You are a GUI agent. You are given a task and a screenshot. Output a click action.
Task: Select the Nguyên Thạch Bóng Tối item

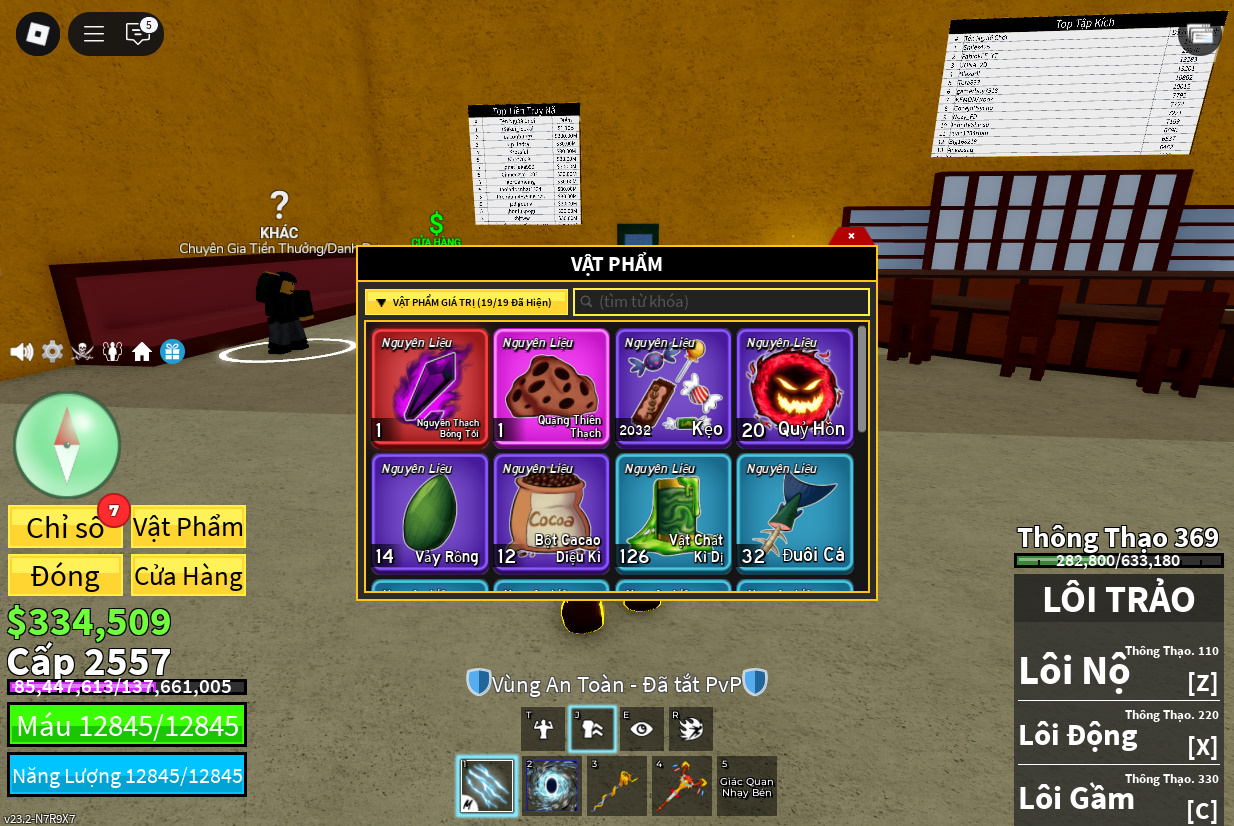(x=430, y=387)
